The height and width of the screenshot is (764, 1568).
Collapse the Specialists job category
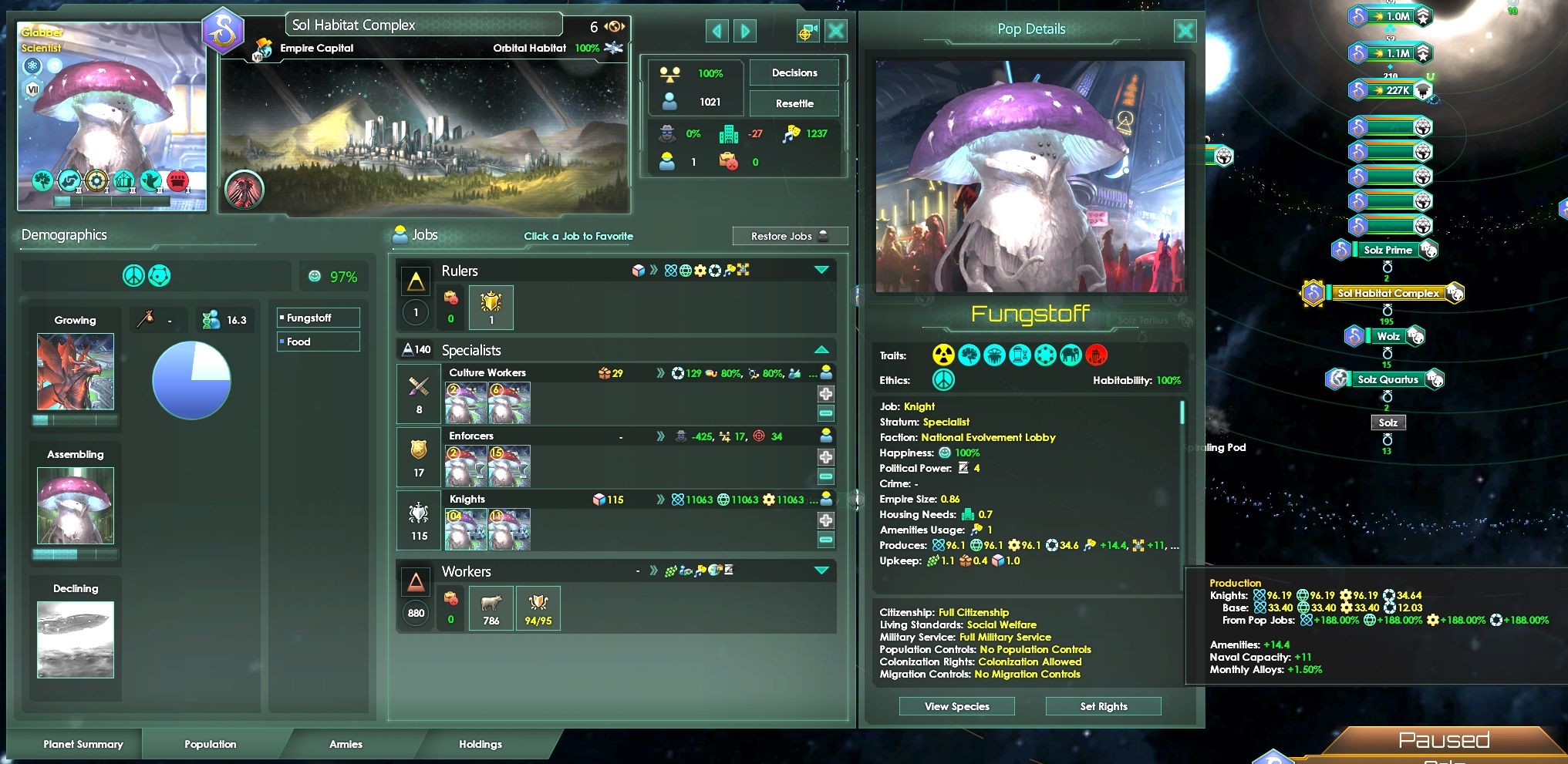pyautogui.click(x=821, y=350)
